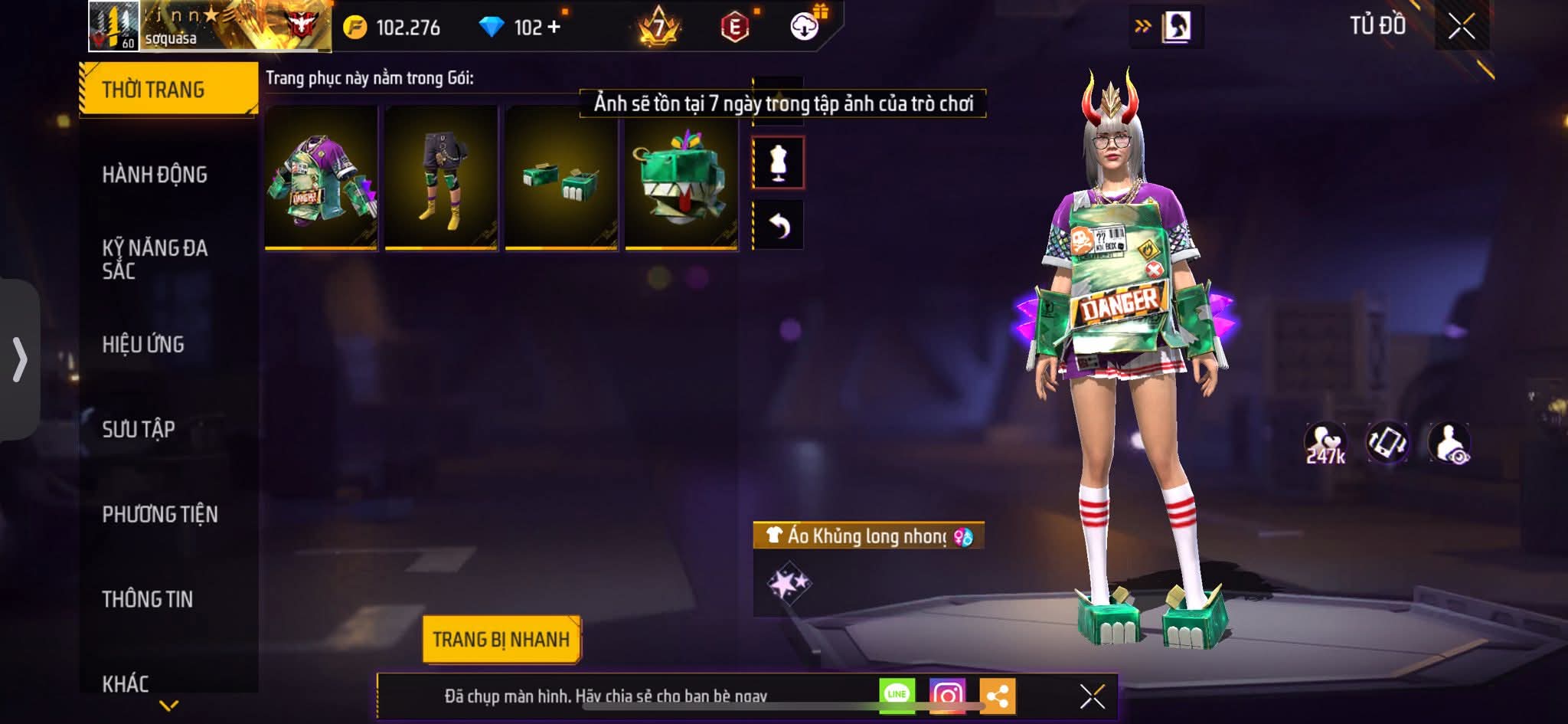This screenshot has width=1568, height=724.
Task: Select the KỸ NĂNG ĐA SẮC tab
Action: (x=155, y=259)
